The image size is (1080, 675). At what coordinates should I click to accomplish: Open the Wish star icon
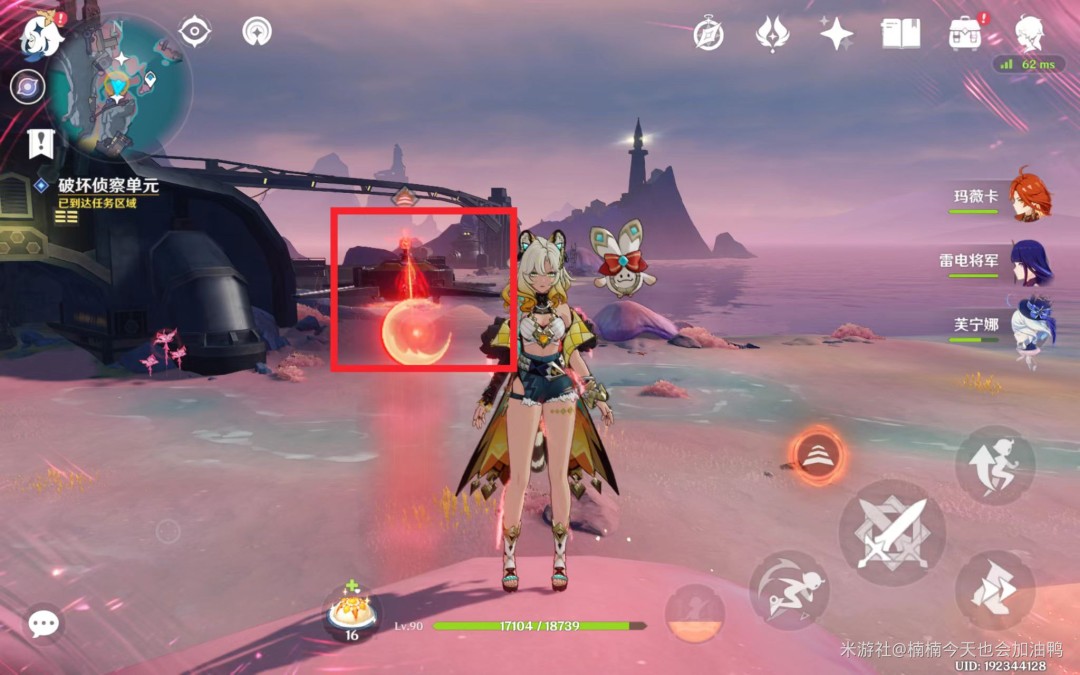tap(836, 34)
